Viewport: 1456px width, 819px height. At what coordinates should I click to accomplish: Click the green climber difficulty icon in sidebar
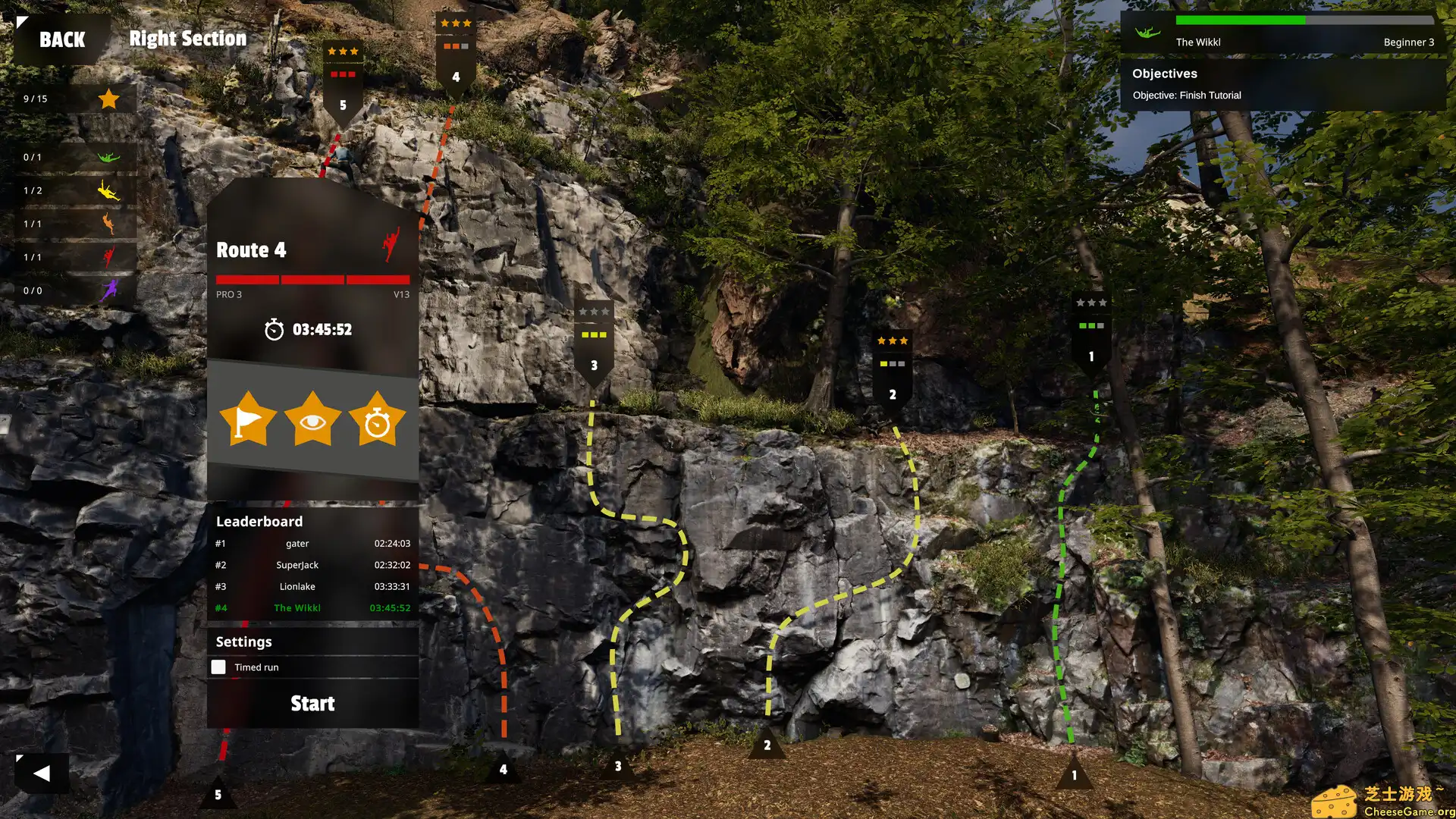point(108,157)
